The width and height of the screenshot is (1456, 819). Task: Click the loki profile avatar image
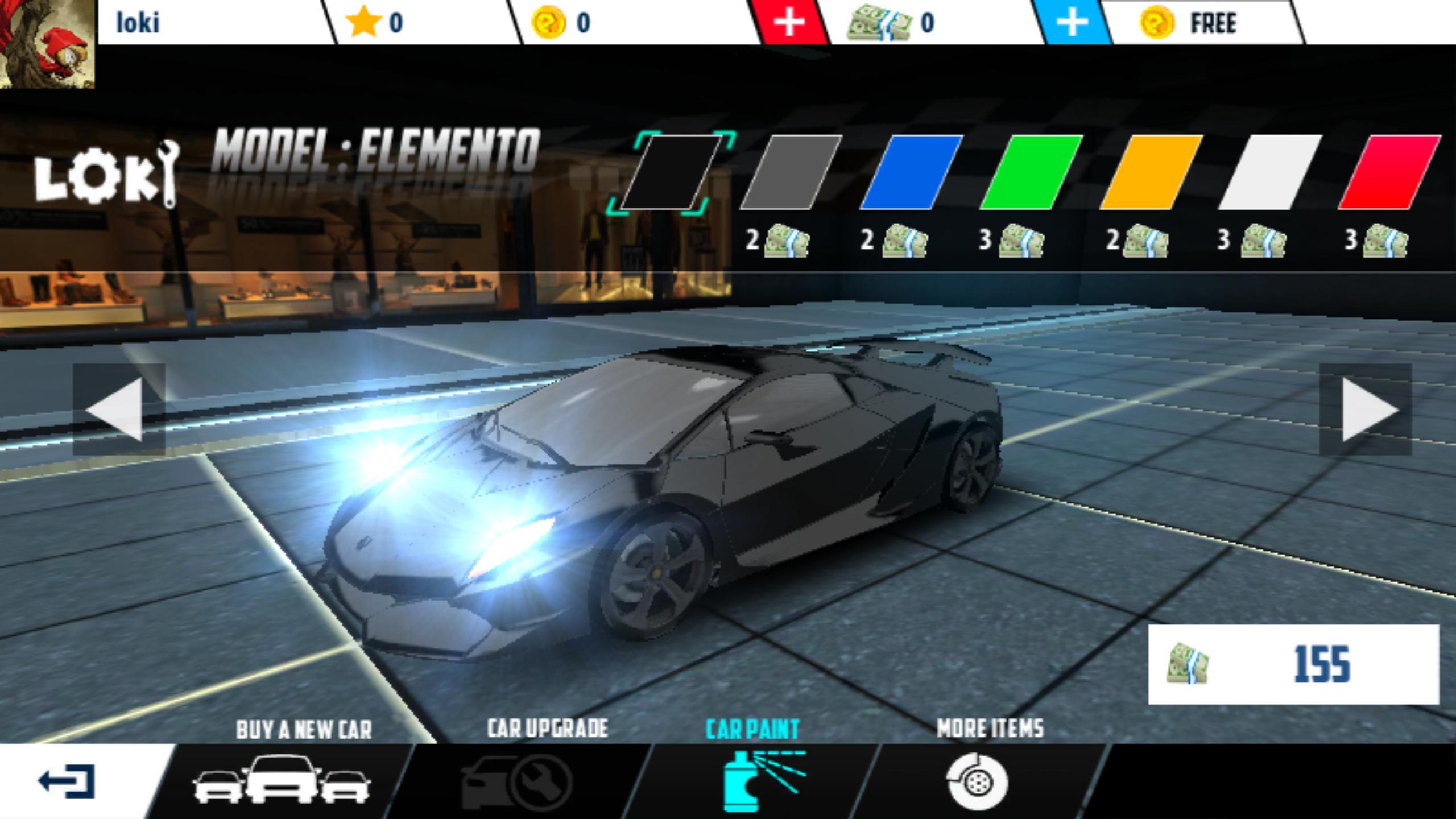tap(48, 45)
